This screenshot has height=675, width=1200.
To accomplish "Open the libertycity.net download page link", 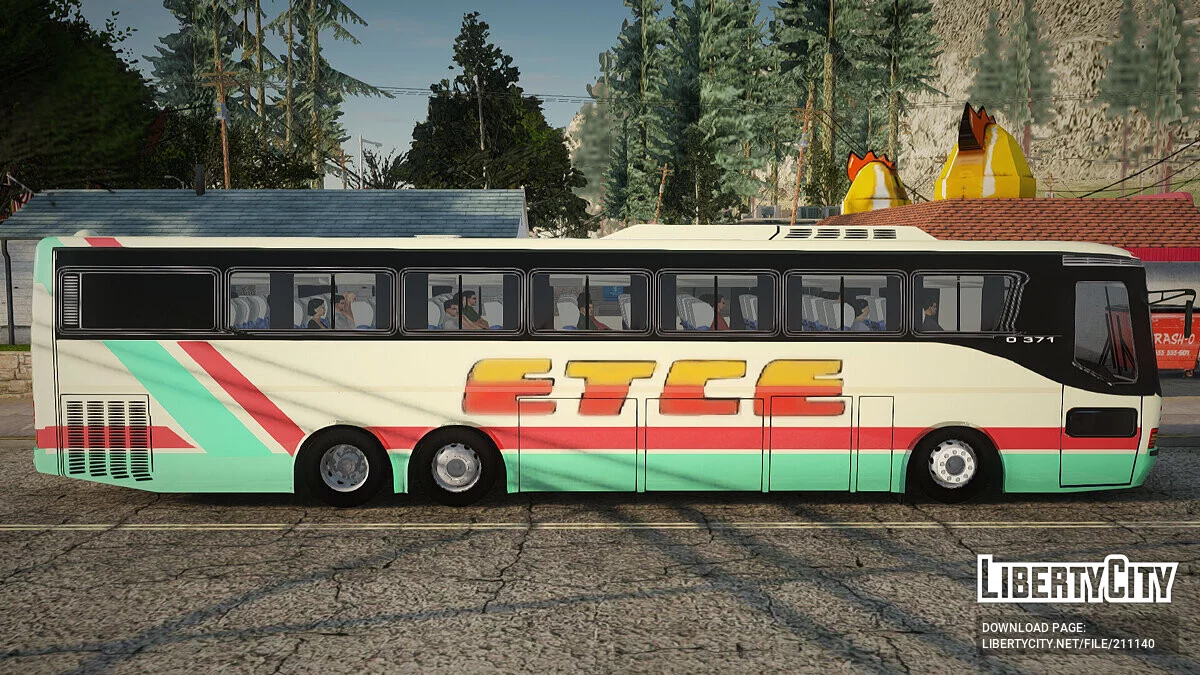I will tap(1068, 643).
